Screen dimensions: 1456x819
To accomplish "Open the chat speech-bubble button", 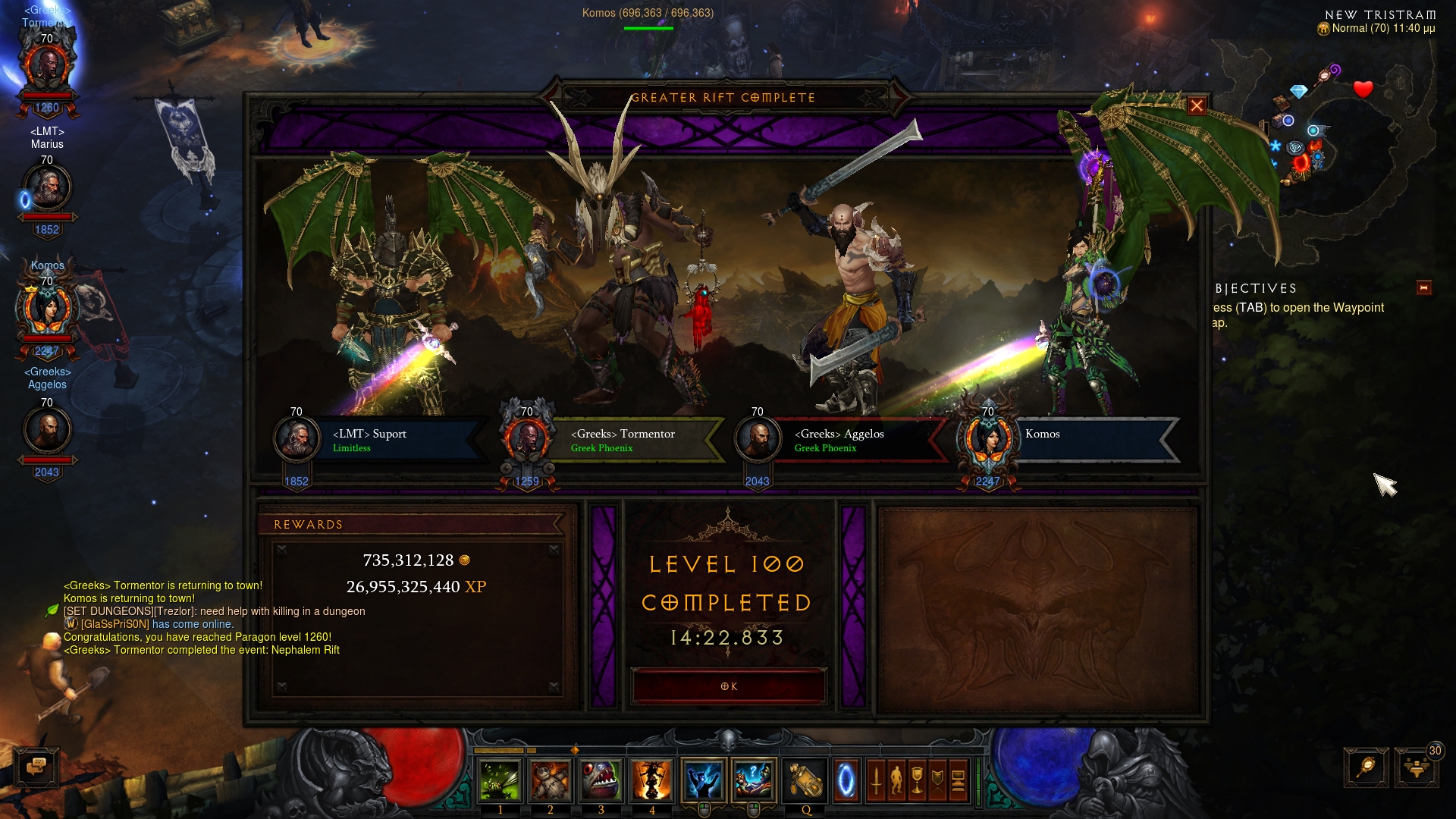I will pyautogui.click(x=36, y=767).
